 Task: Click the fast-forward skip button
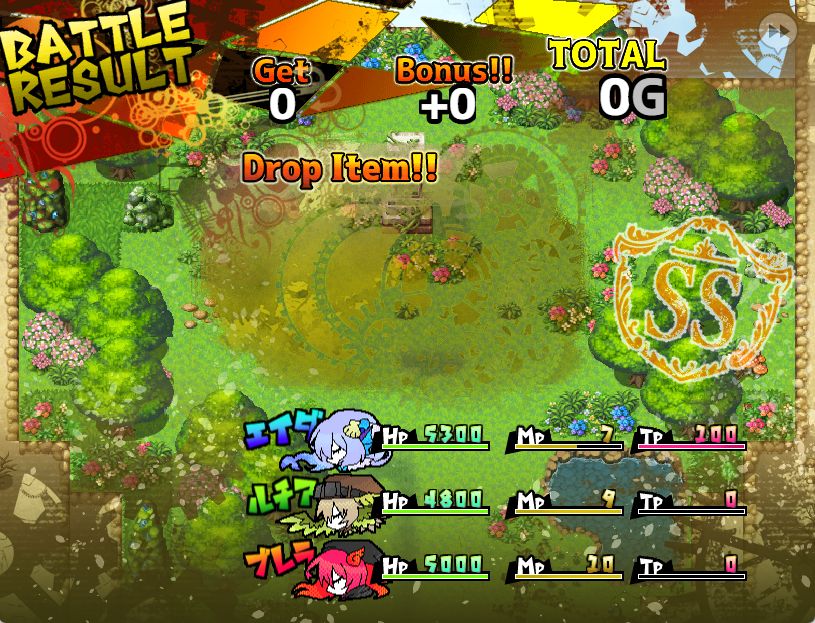point(777,31)
